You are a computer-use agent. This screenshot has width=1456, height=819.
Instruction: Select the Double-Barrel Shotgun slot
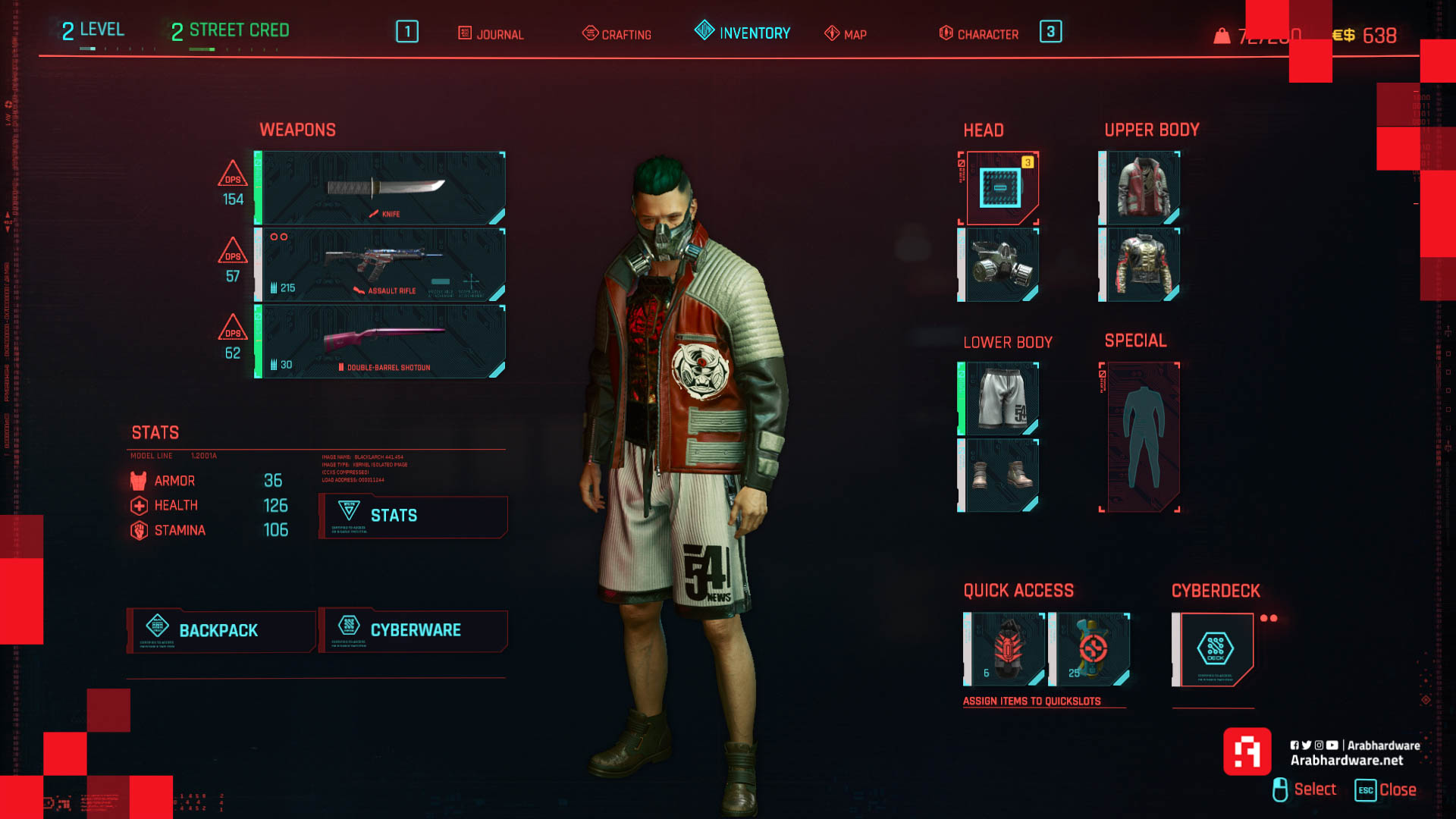381,341
